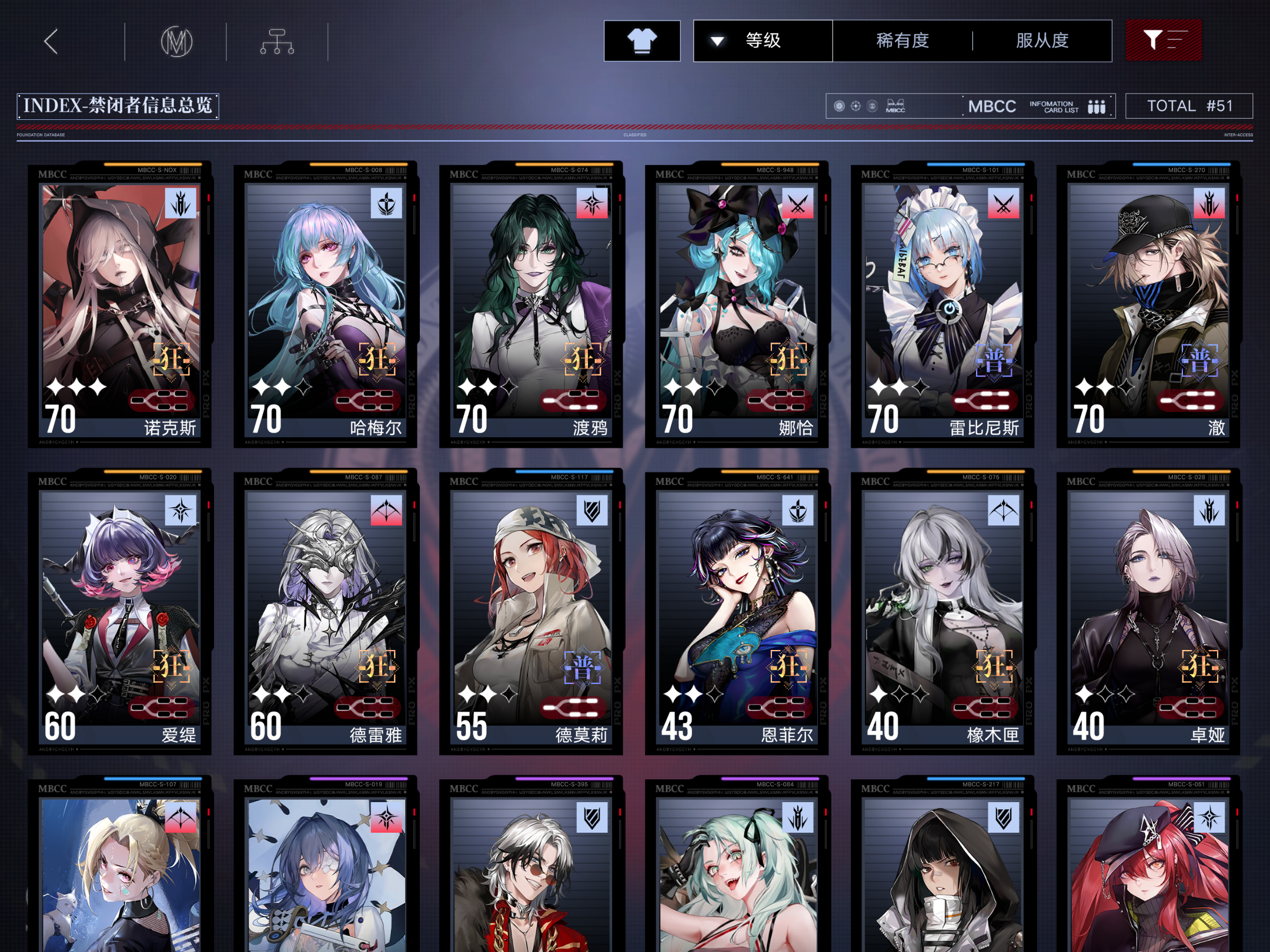Click the relationship chart icon in top bar
Screen dimensions: 1270x952
276,42
